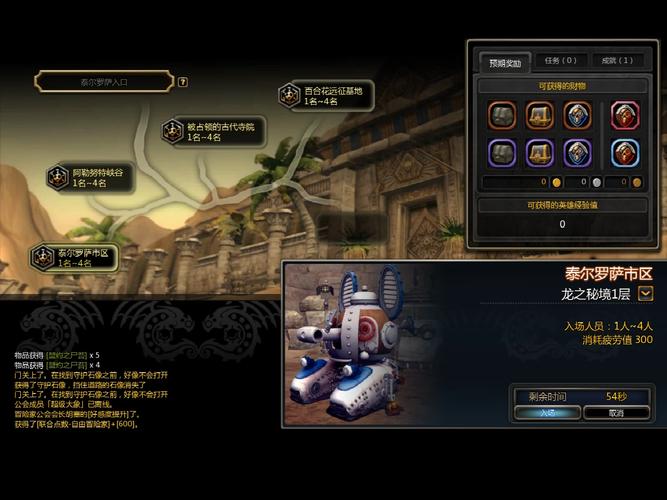Inspect the light-blue-bordered gauntlet reward icon

click(x=625, y=152)
